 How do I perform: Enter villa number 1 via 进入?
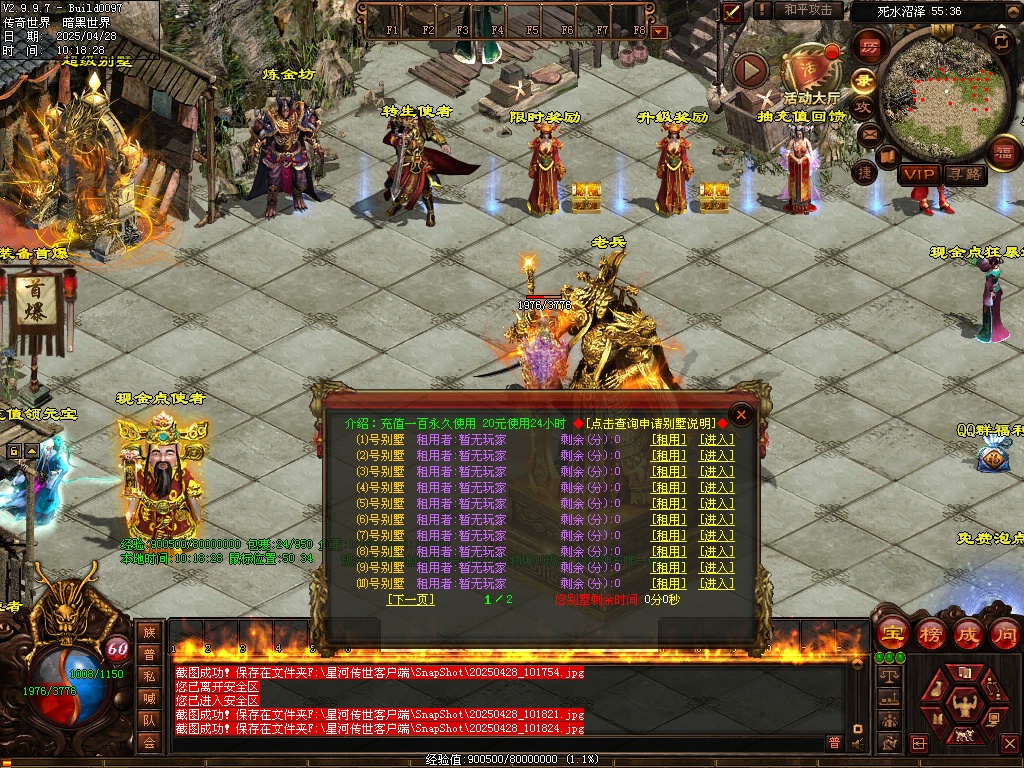(716, 439)
